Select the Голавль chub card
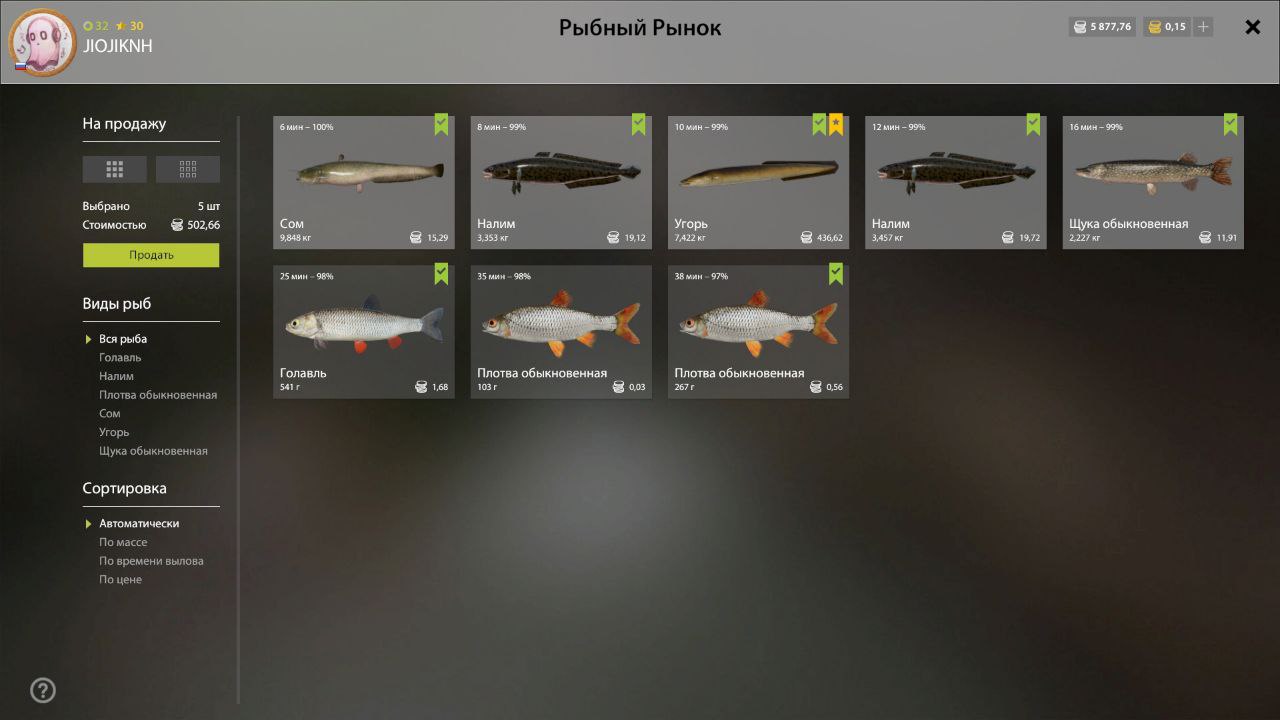 tap(363, 331)
